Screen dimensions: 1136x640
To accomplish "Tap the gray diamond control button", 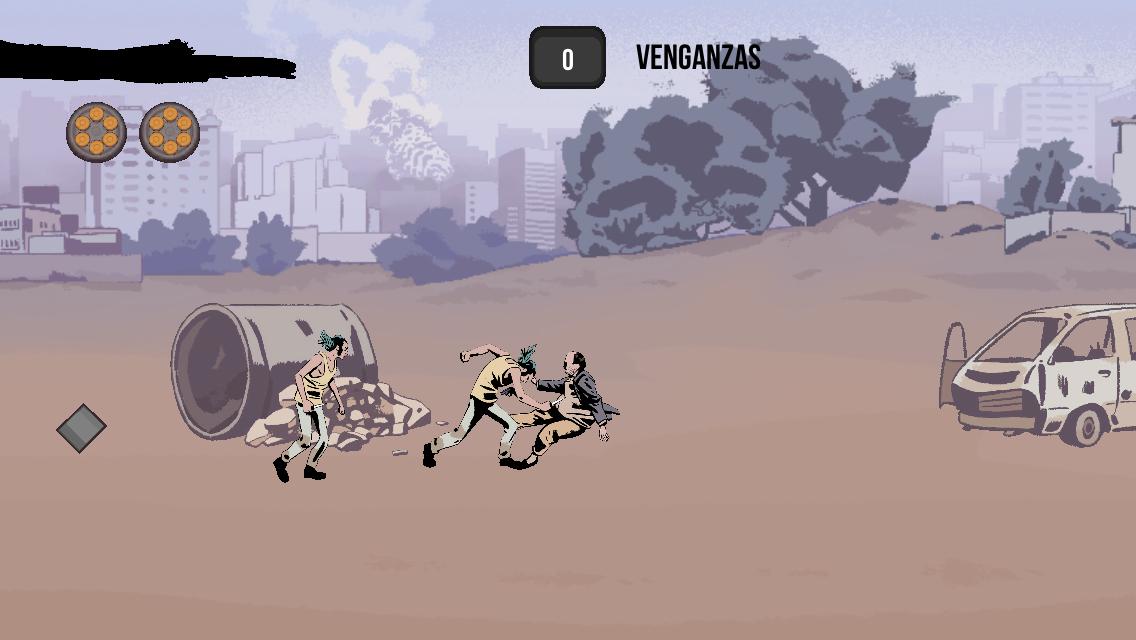I will tap(81, 428).
